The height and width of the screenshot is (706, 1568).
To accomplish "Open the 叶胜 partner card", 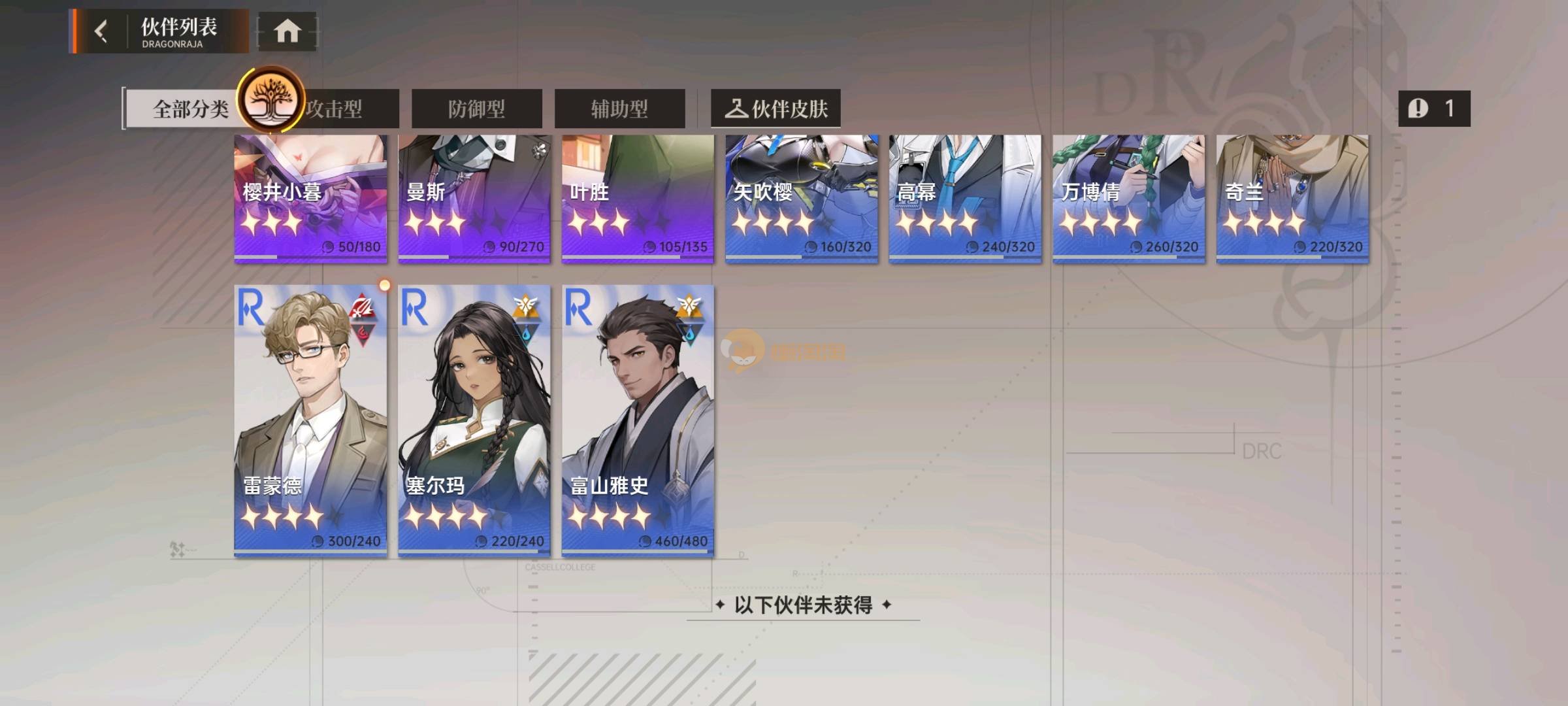I will coord(638,199).
